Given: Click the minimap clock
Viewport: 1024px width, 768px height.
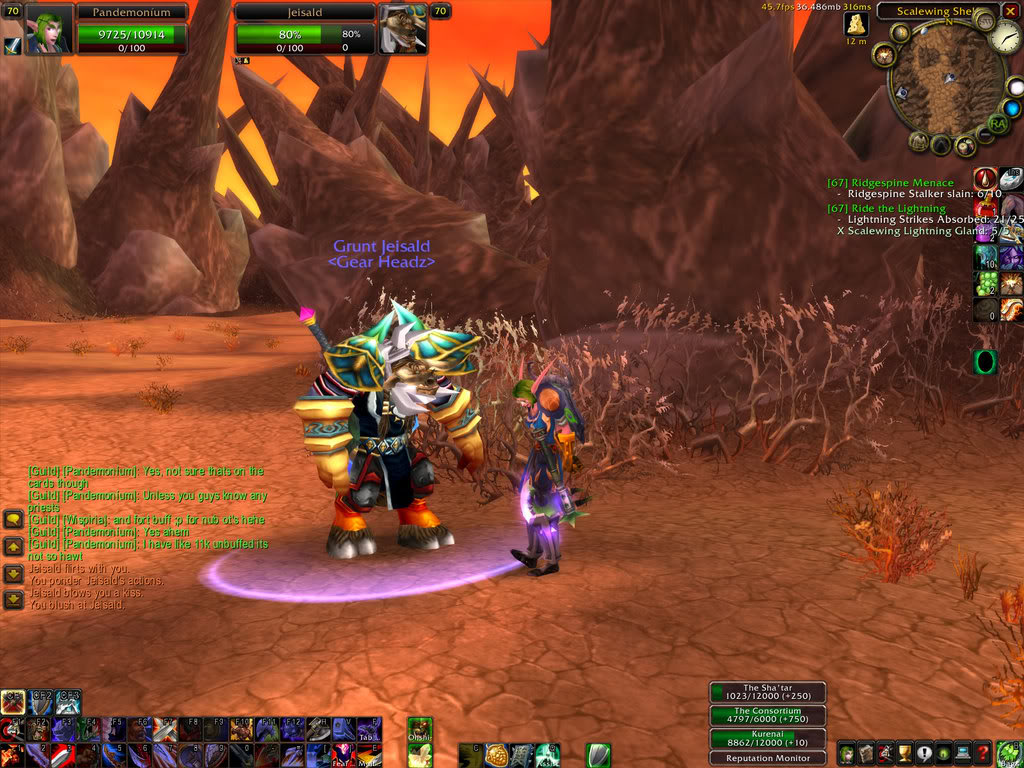Looking at the screenshot, I should 1004,39.
